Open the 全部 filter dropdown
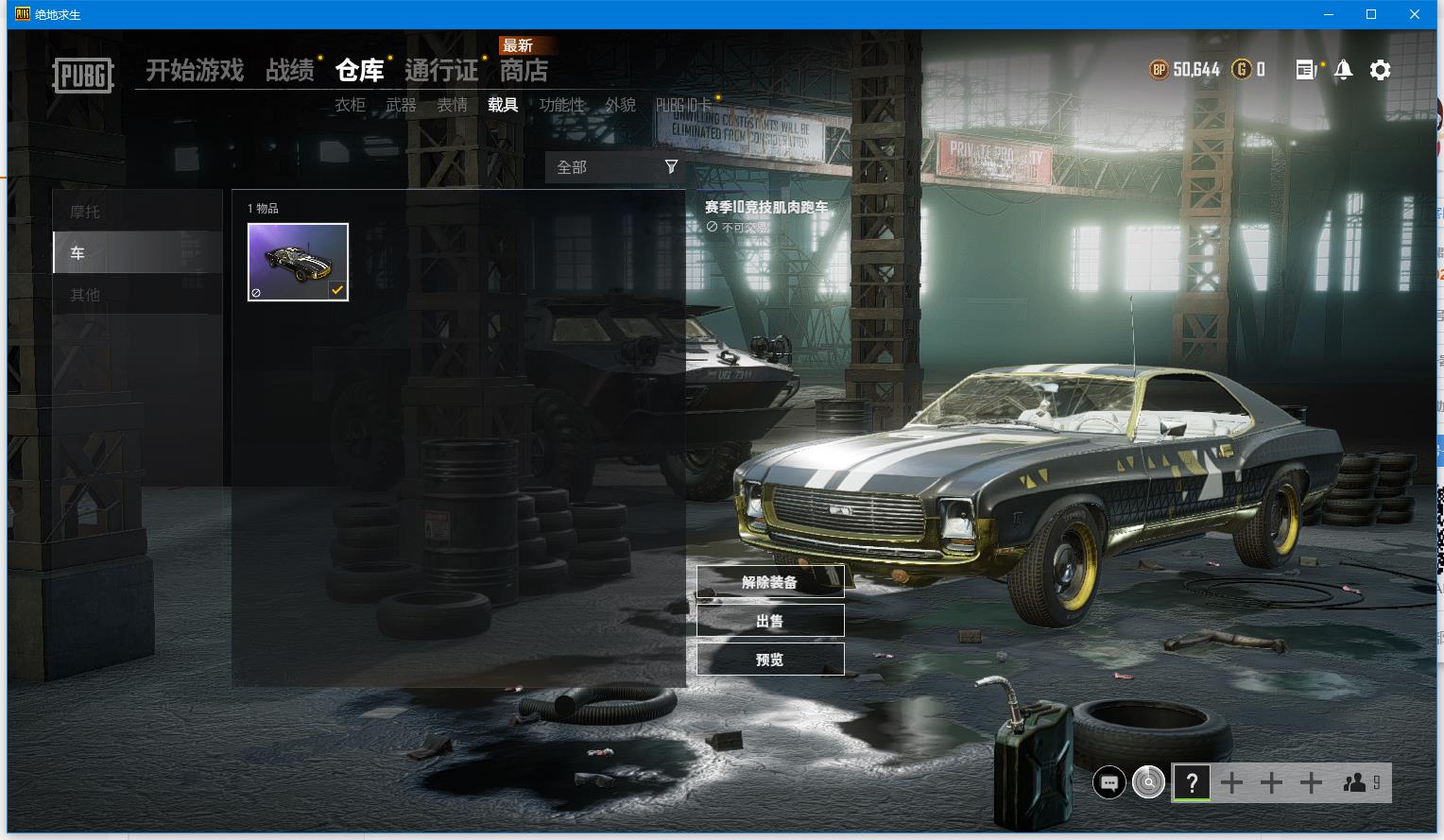 tap(615, 167)
